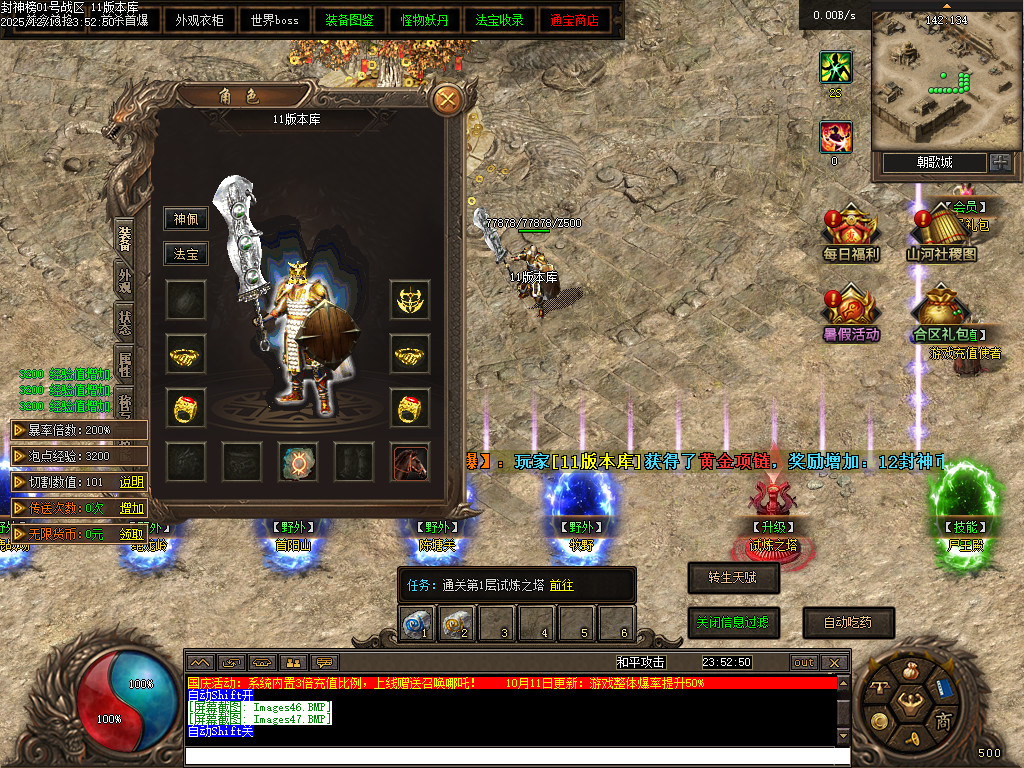Viewport: 1024px width, 768px height.
Task: Open the 外观衣柜 wardrobe menu
Action: click(200, 20)
